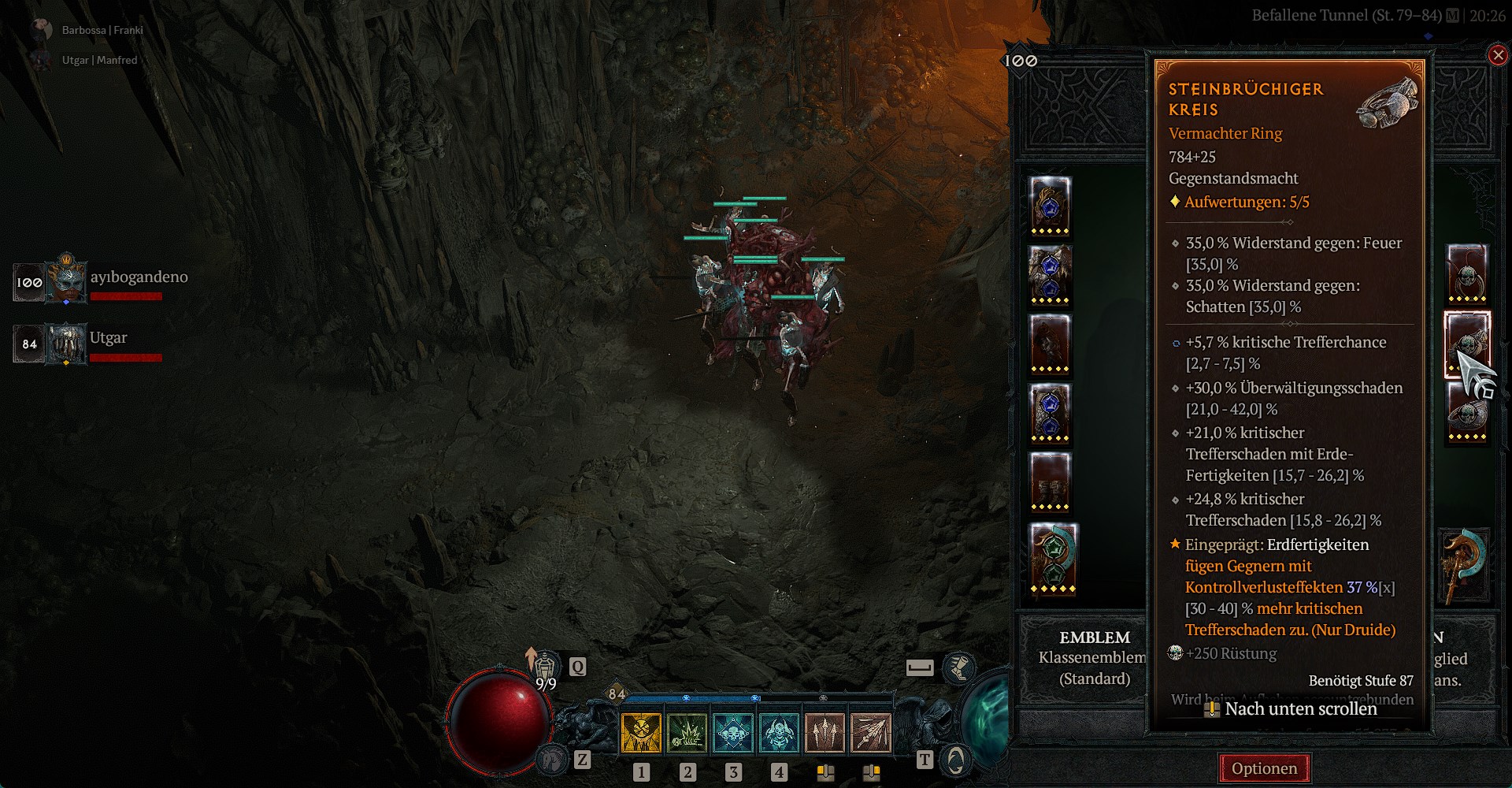Select Utgar's party portrait
This screenshot has height=788, width=1512.
pyautogui.click(x=66, y=344)
